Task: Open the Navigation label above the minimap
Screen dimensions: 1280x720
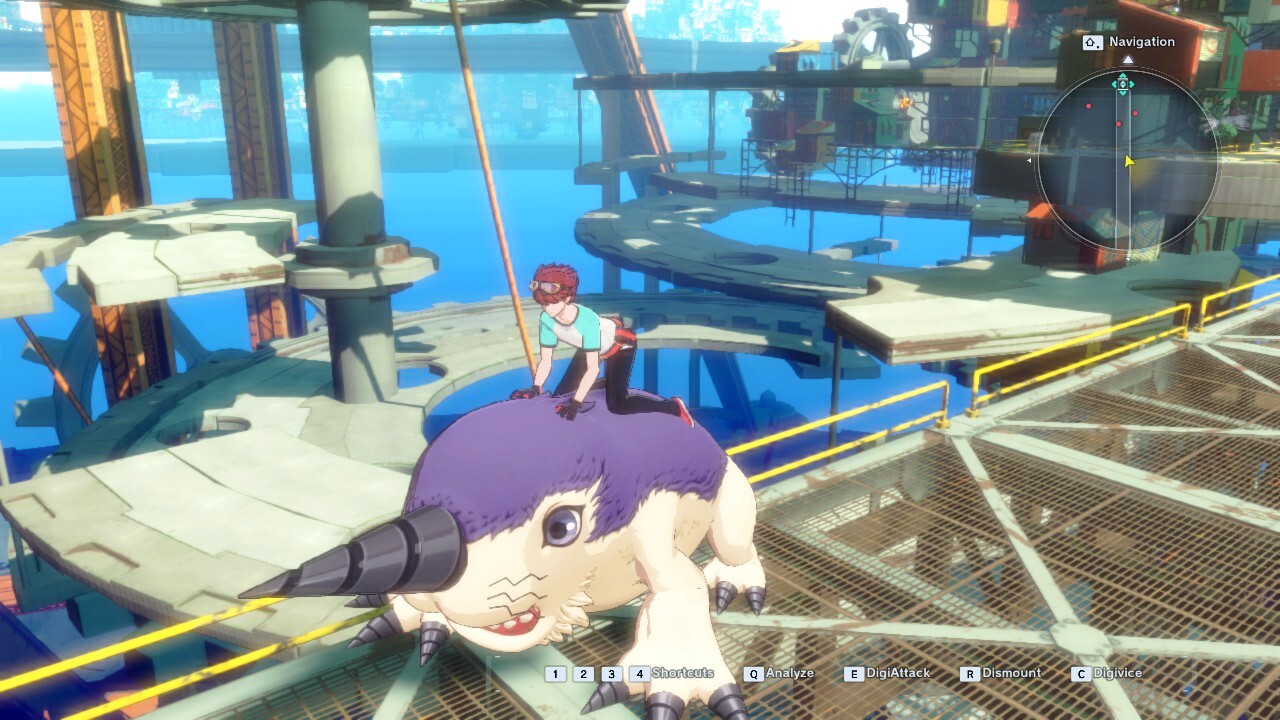Action: (x=1129, y=42)
